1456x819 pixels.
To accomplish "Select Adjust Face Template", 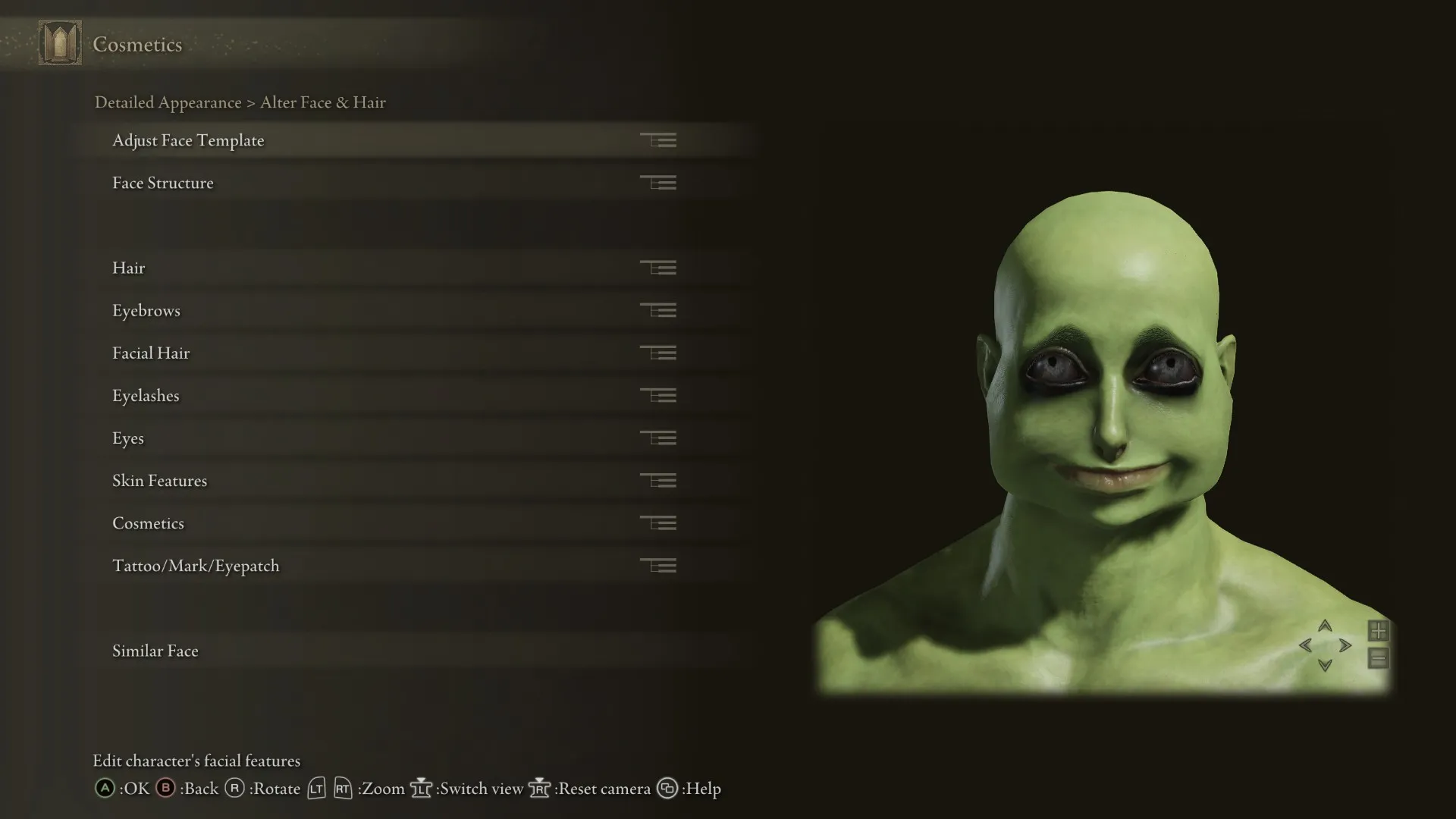I will coord(188,140).
